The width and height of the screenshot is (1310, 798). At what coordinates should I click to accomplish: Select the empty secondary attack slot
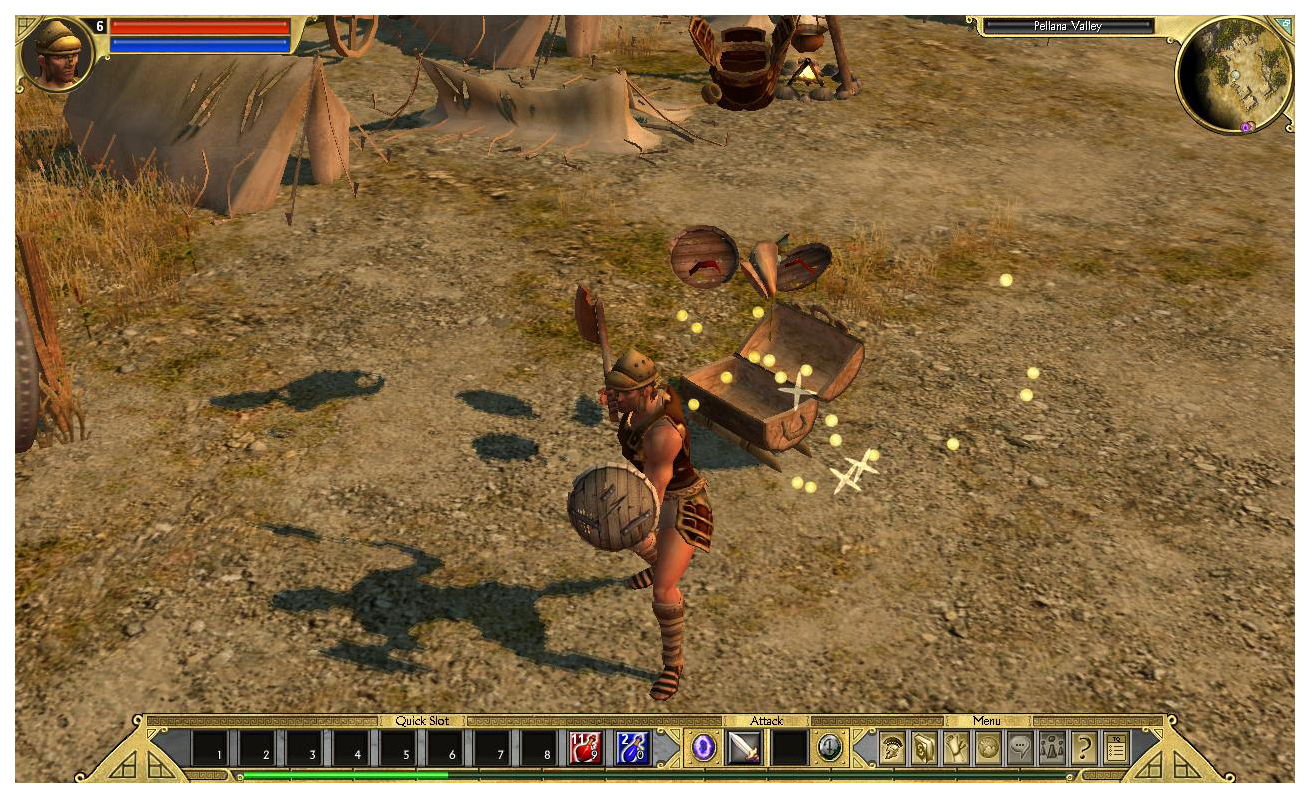[790, 748]
